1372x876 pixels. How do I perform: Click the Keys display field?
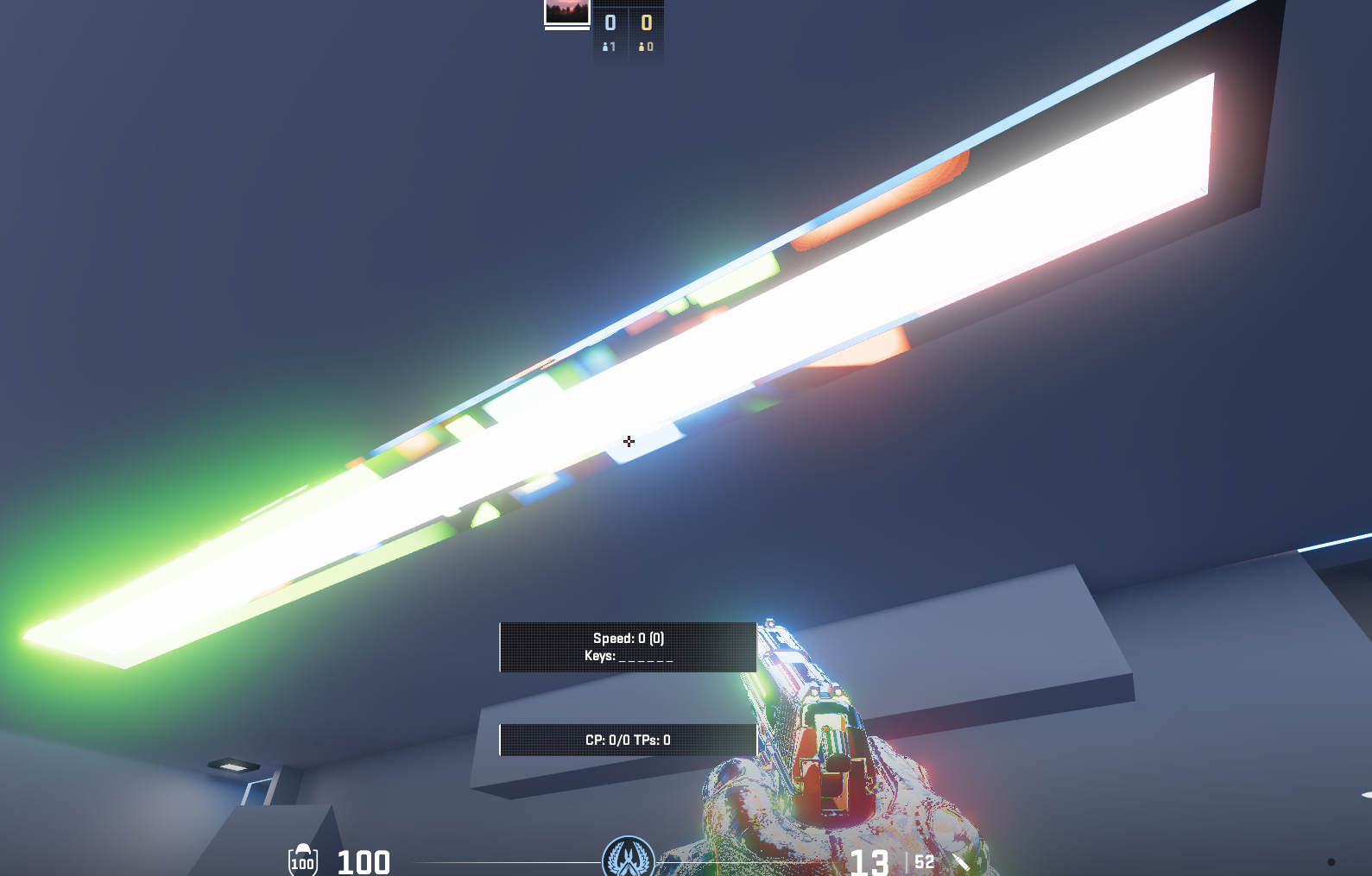[628, 657]
